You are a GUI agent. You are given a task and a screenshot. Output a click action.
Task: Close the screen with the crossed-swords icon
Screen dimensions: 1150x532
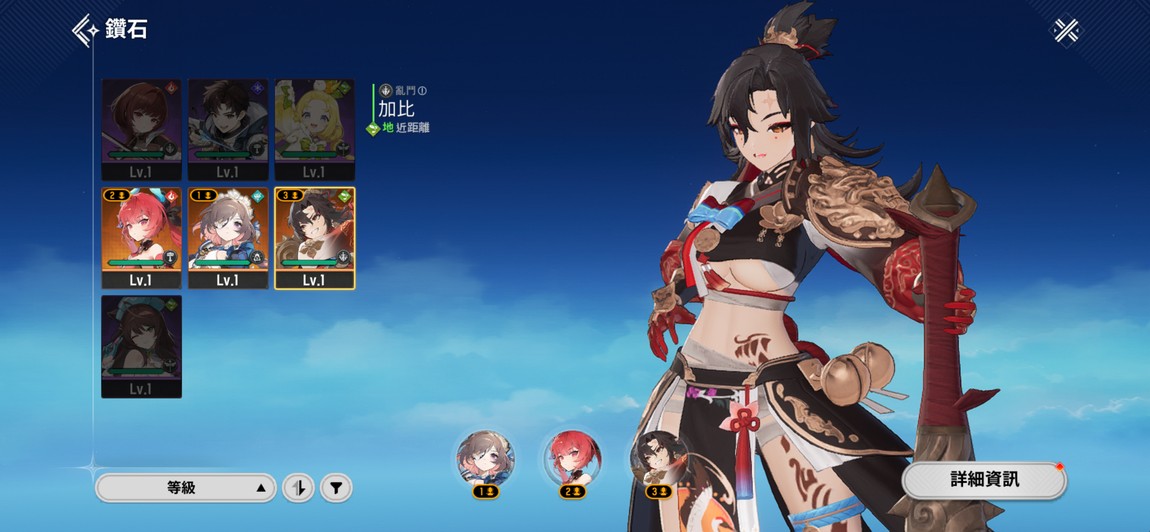click(x=1066, y=31)
